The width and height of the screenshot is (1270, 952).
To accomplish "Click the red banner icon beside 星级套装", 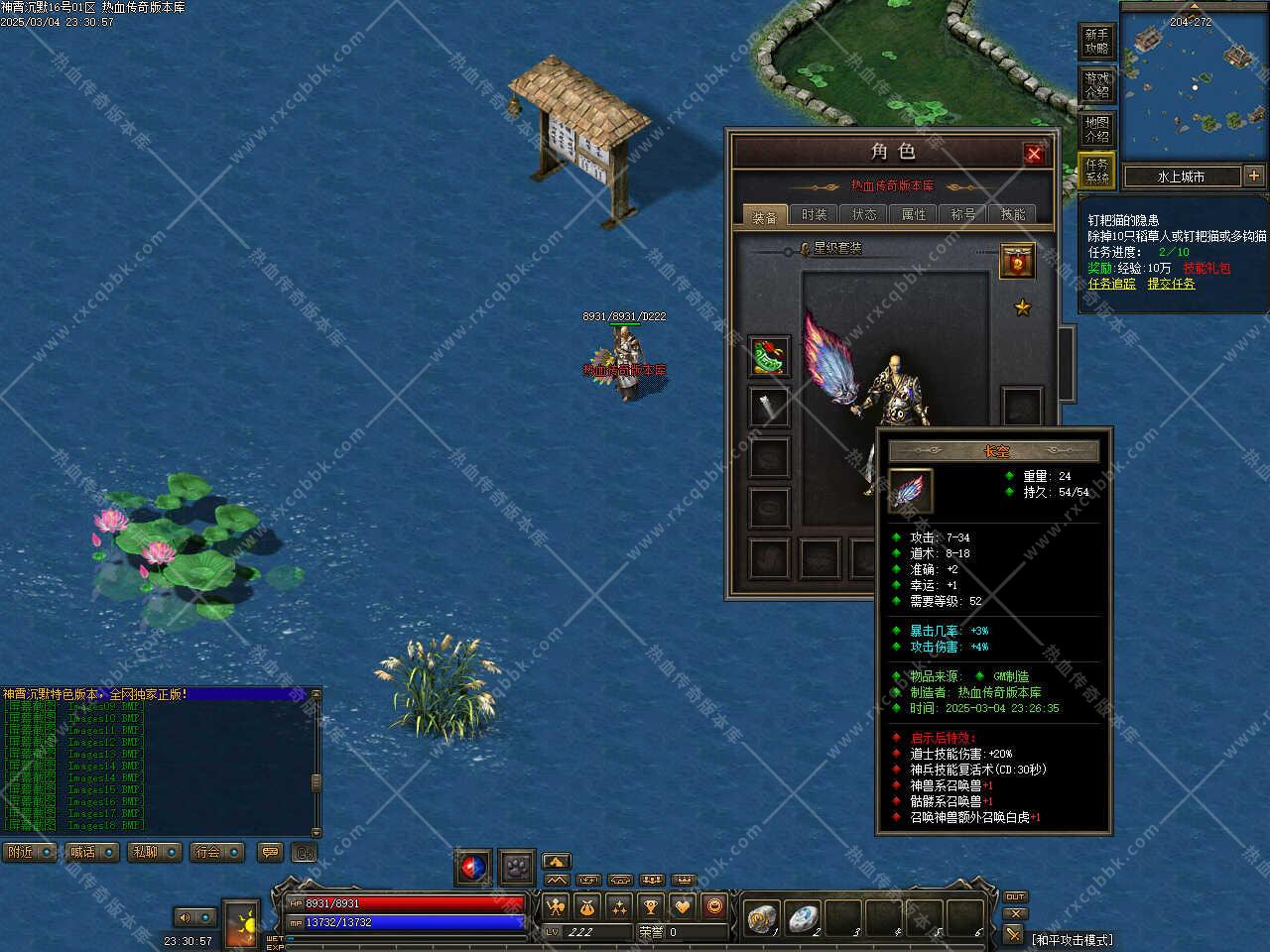I will click(1017, 261).
